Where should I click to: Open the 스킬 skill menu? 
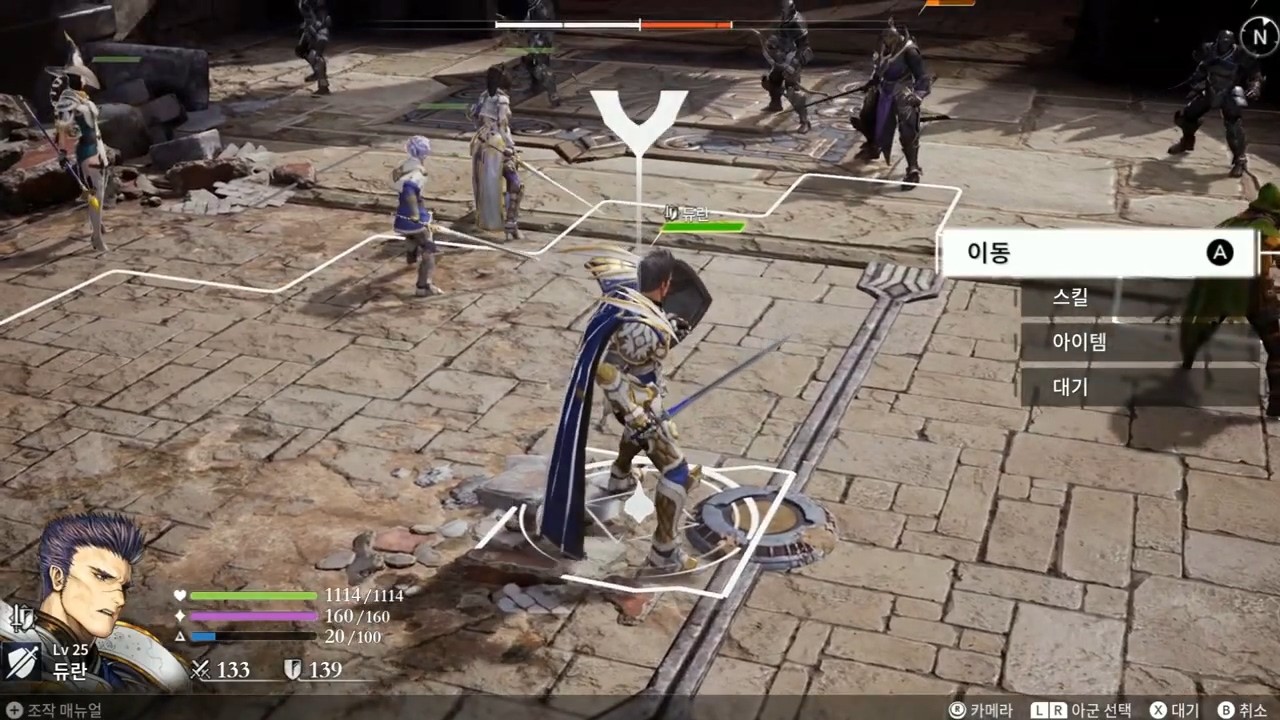tap(1138, 298)
